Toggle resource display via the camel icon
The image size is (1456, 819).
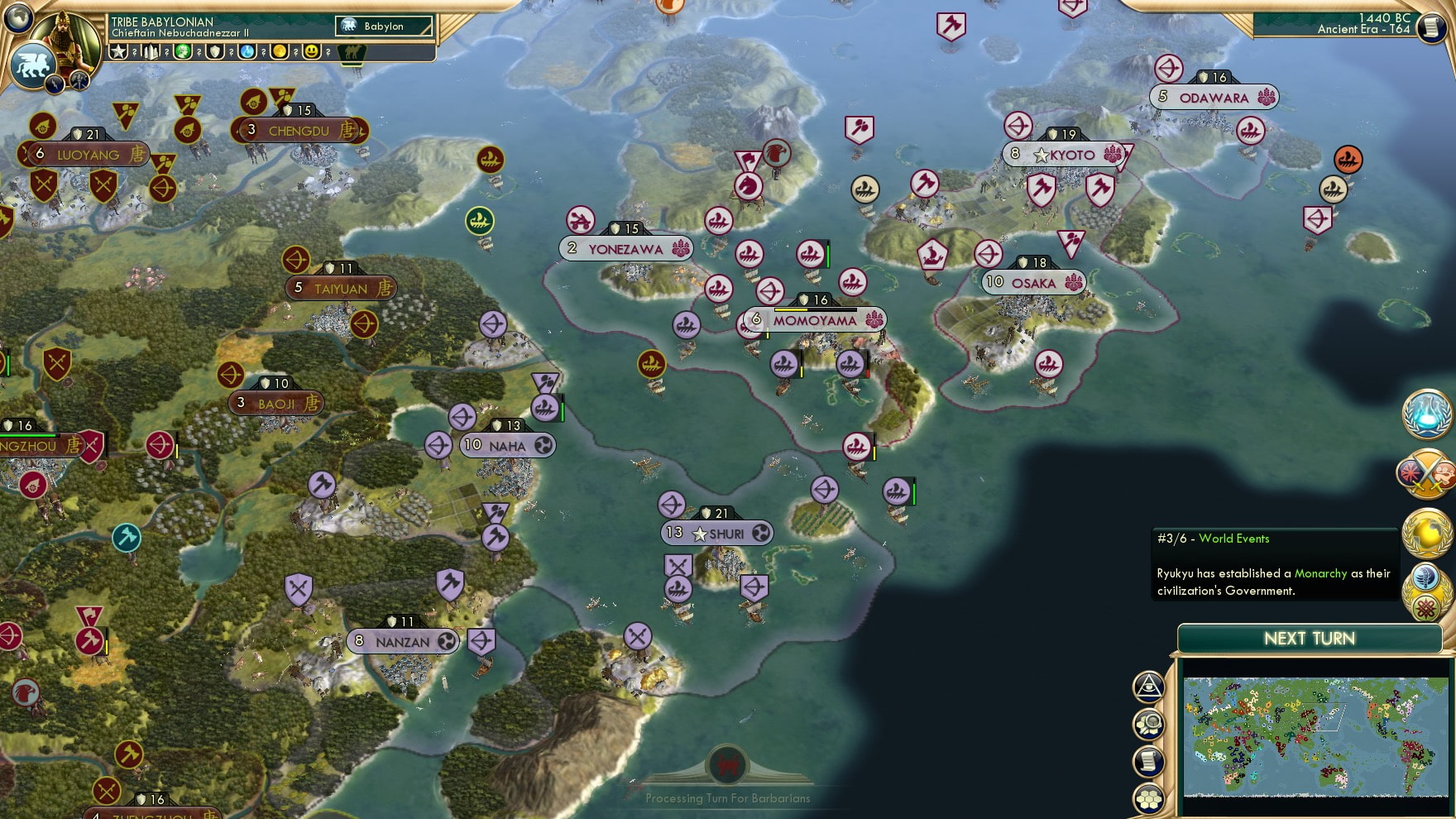click(x=351, y=51)
